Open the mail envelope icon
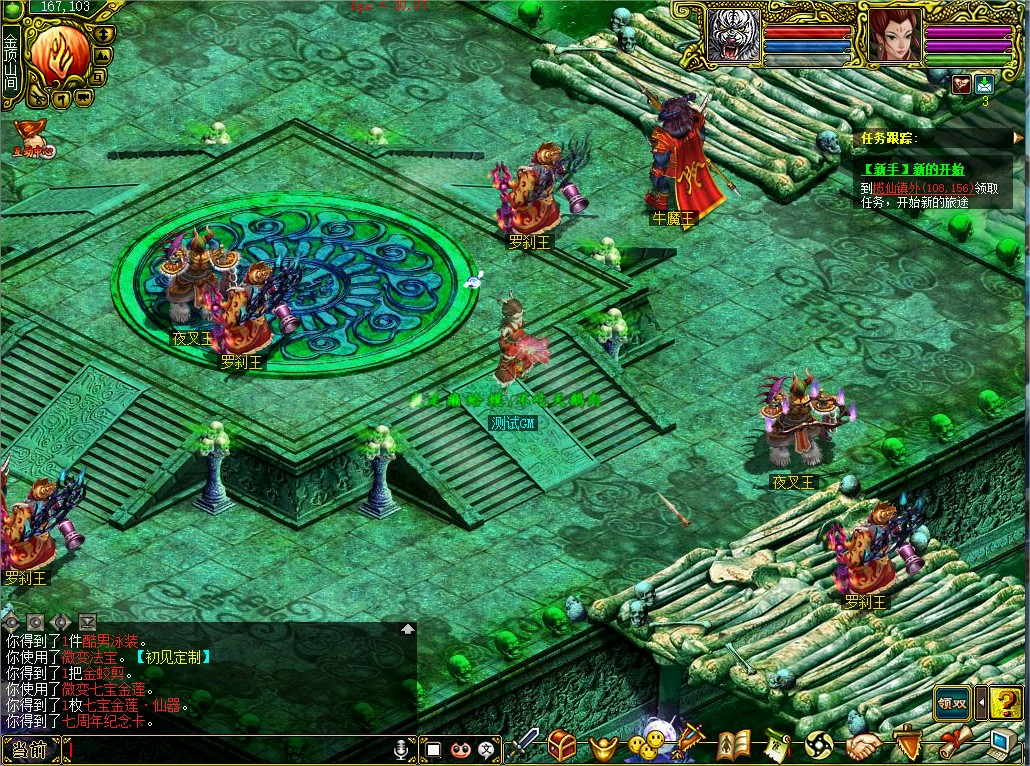Image resolution: width=1030 pixels, height=766 pixels. coord(984,84)
